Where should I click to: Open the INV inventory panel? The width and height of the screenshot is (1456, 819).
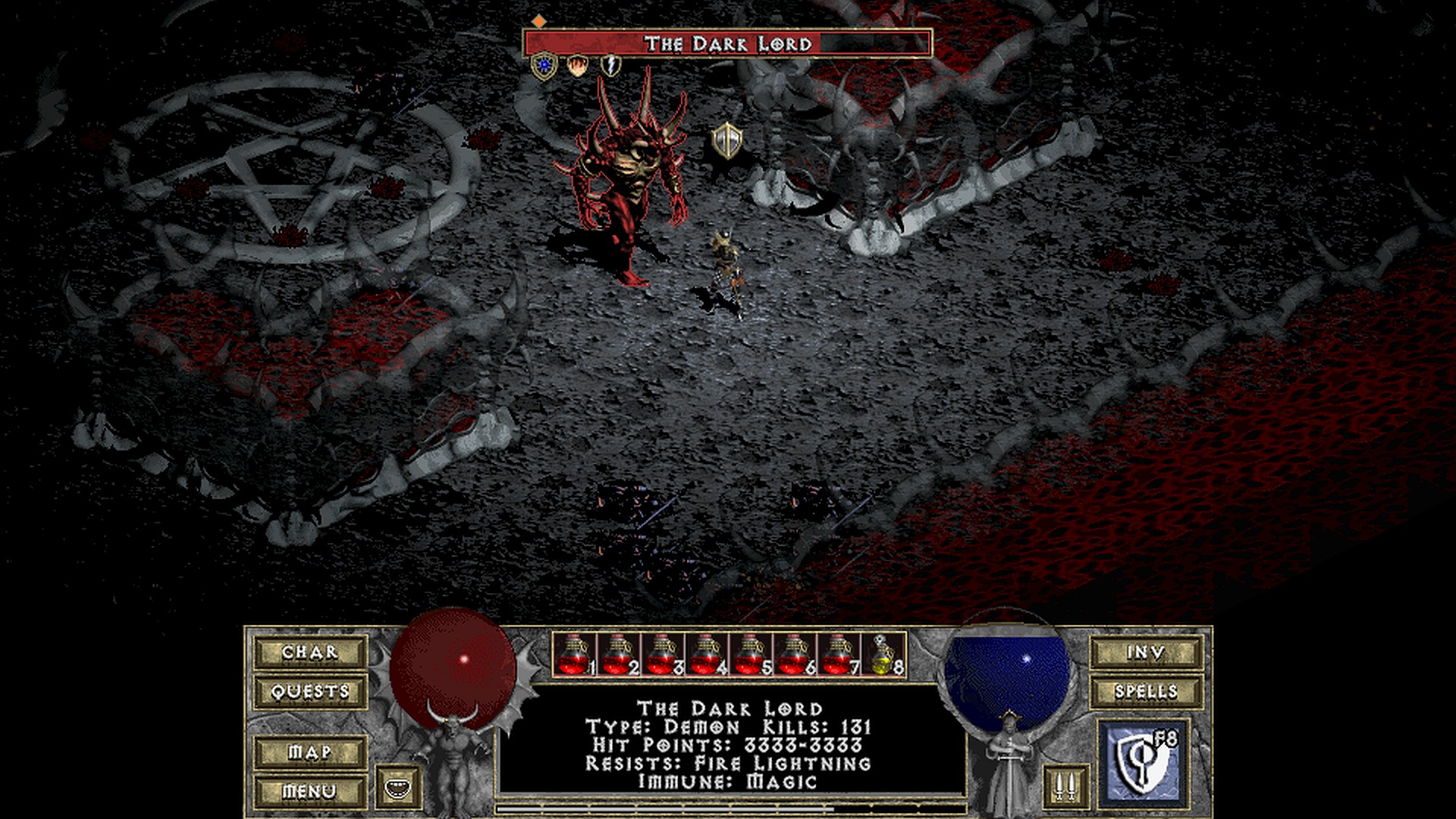pos(1145,652)
